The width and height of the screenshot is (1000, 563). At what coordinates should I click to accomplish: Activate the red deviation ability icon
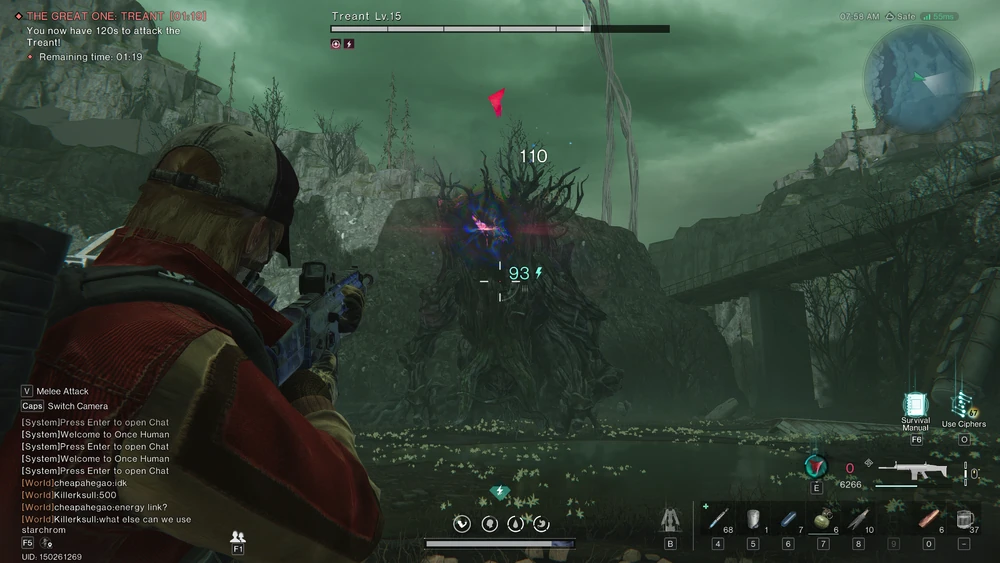[x=816, y=467]
